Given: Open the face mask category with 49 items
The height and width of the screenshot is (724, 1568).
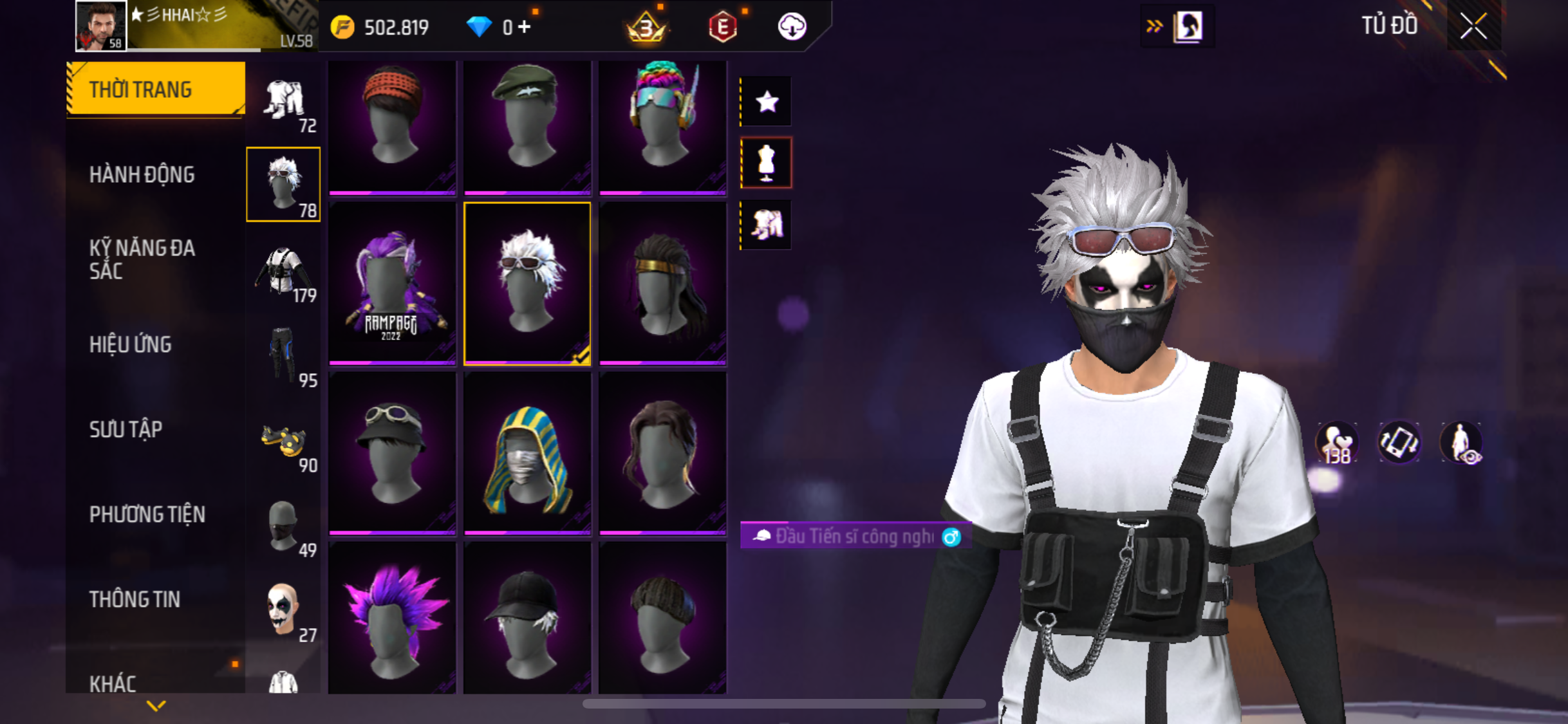Looking at the screenshot, I should point(284,526).
